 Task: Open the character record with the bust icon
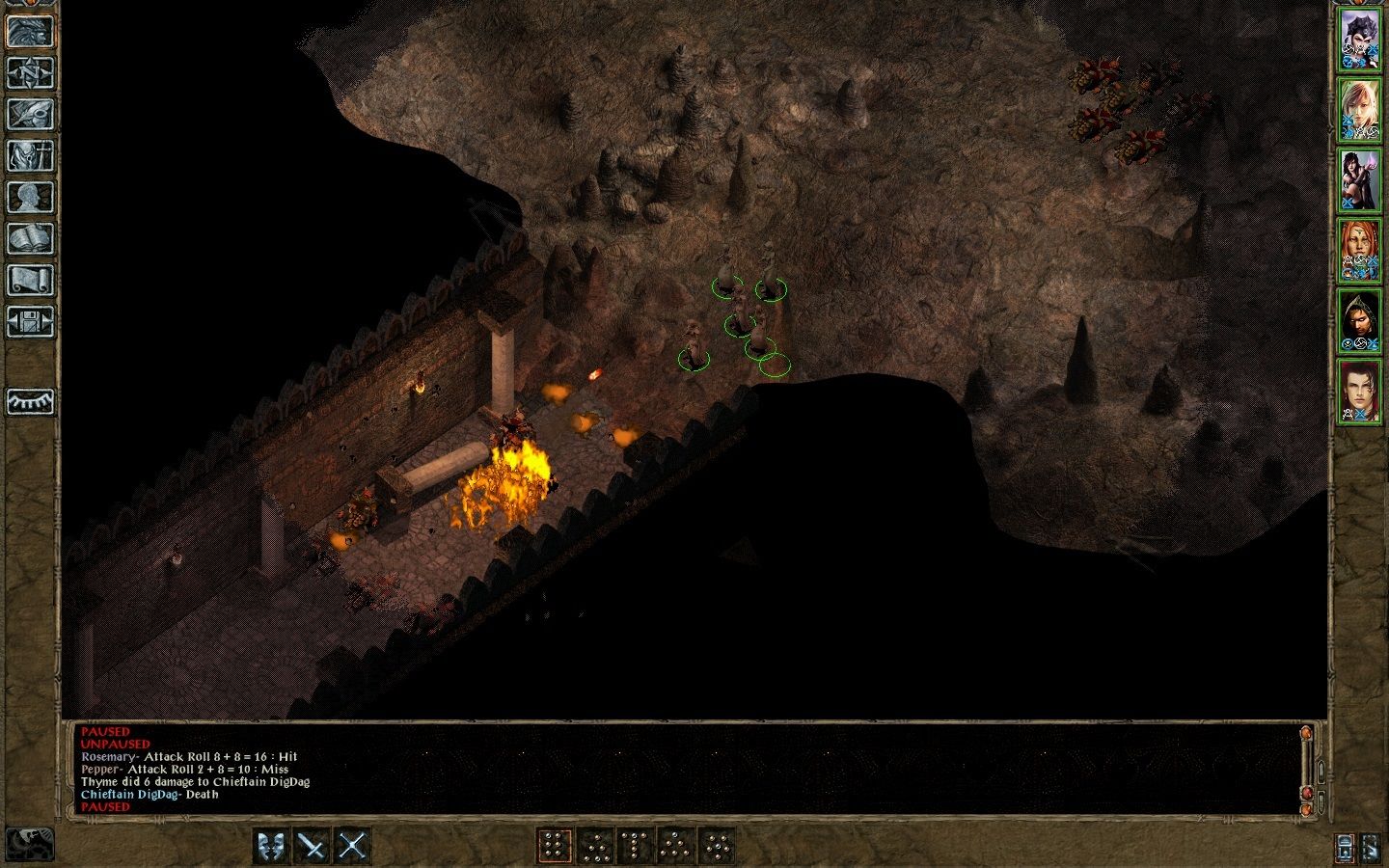30,197
